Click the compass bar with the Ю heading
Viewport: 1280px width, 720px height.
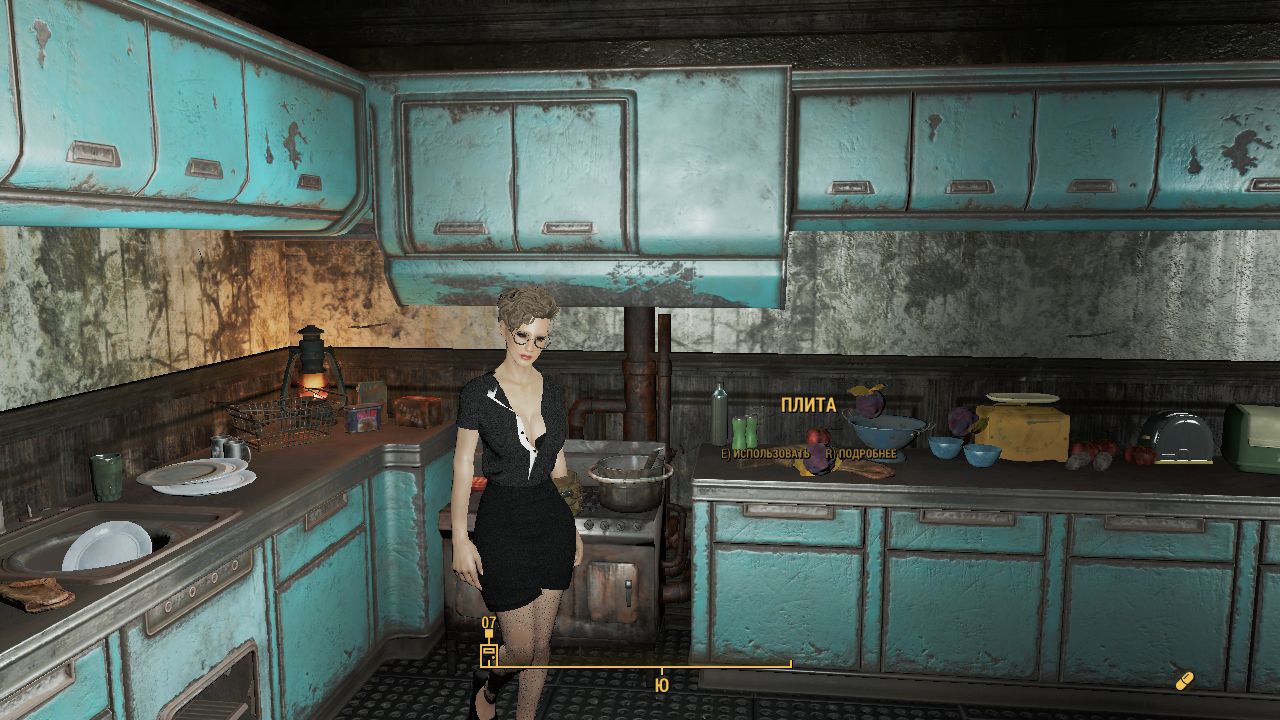pos(640,666)
